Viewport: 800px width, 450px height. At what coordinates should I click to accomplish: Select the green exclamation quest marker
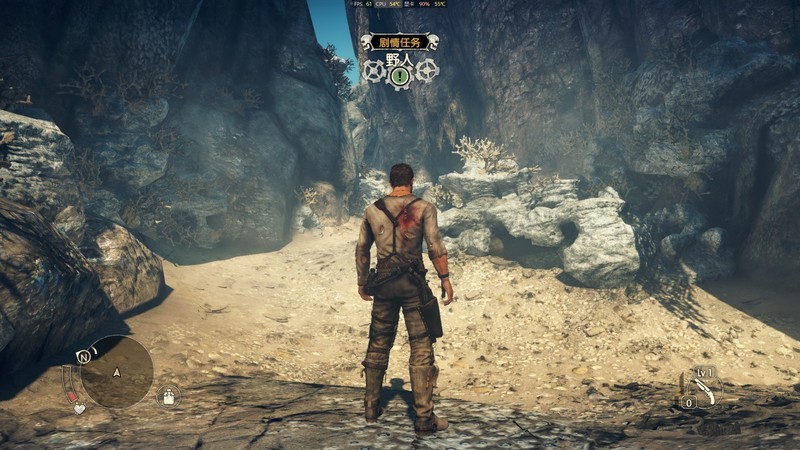400,74
